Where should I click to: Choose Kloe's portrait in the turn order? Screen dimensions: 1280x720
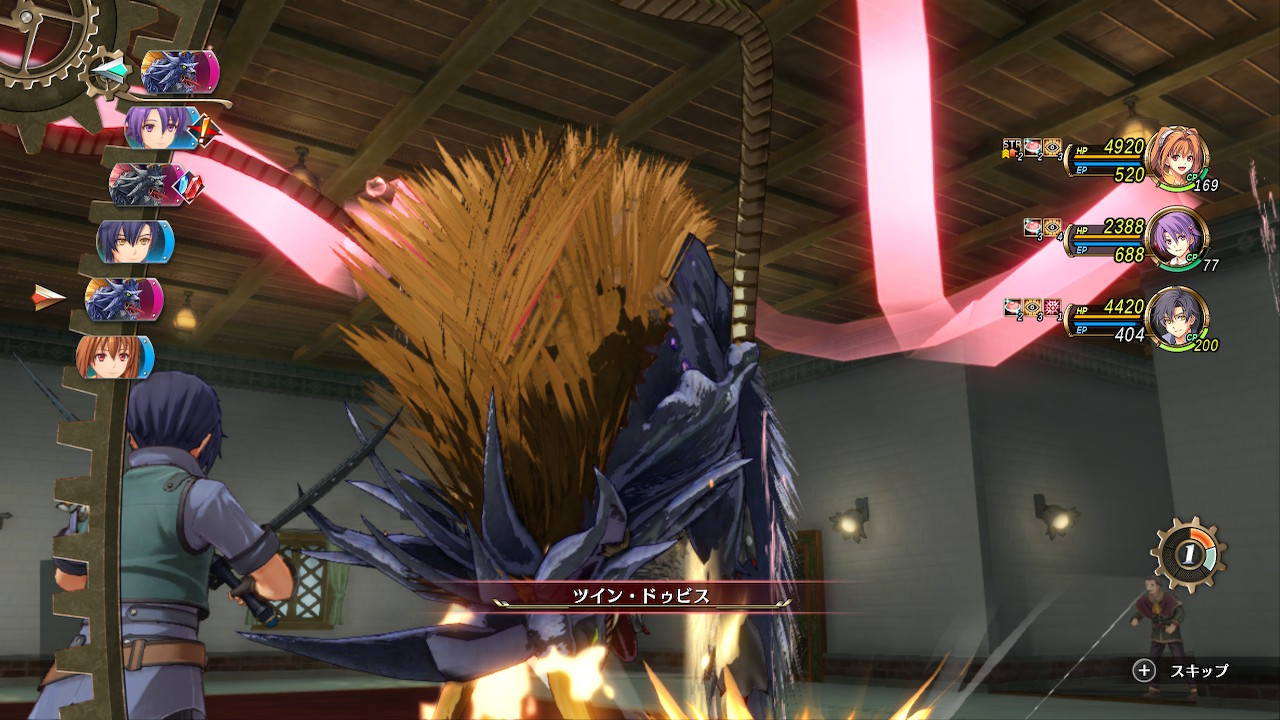(x=160, y=128)
